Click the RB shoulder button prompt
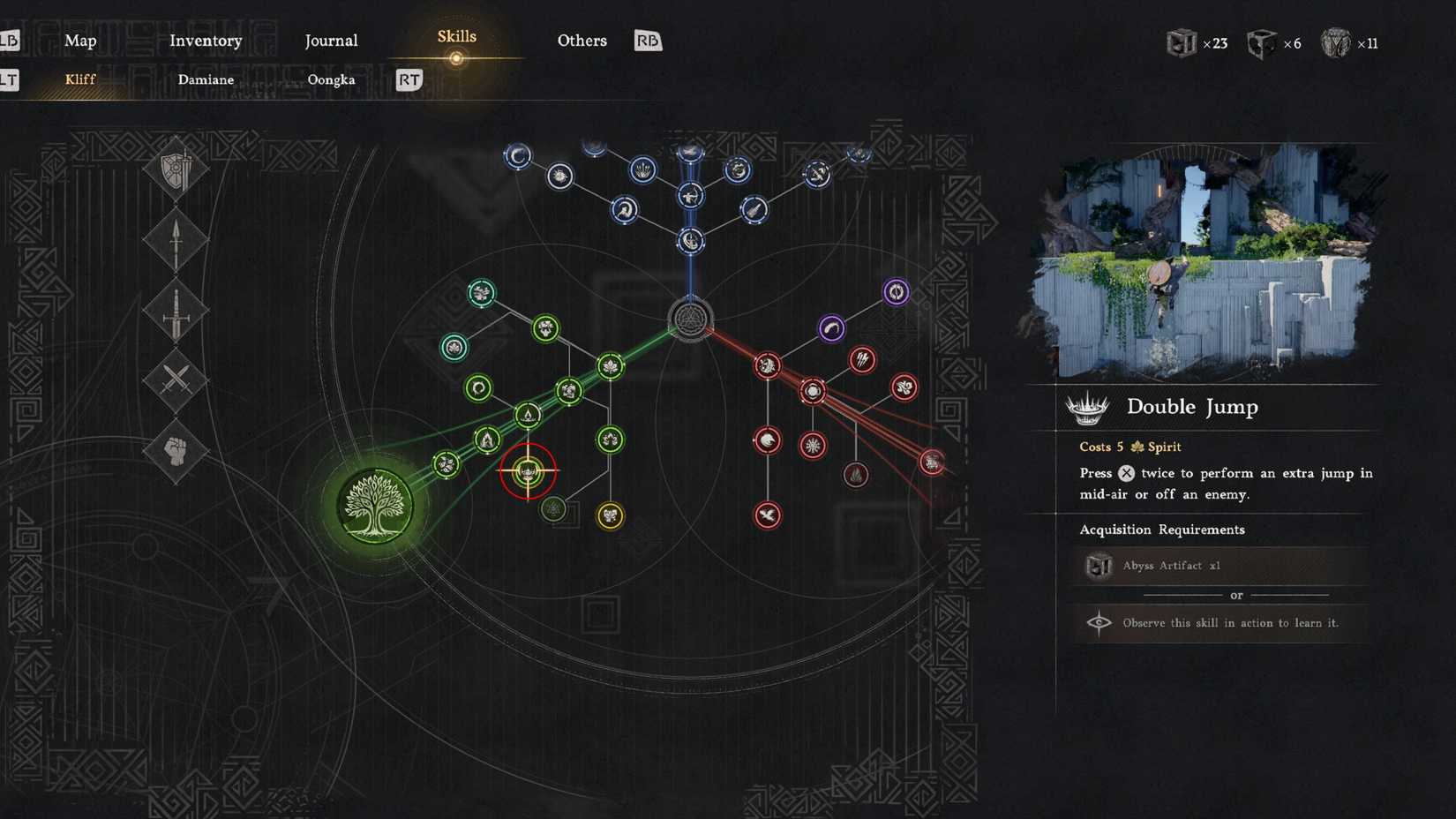 click(647, 41)
